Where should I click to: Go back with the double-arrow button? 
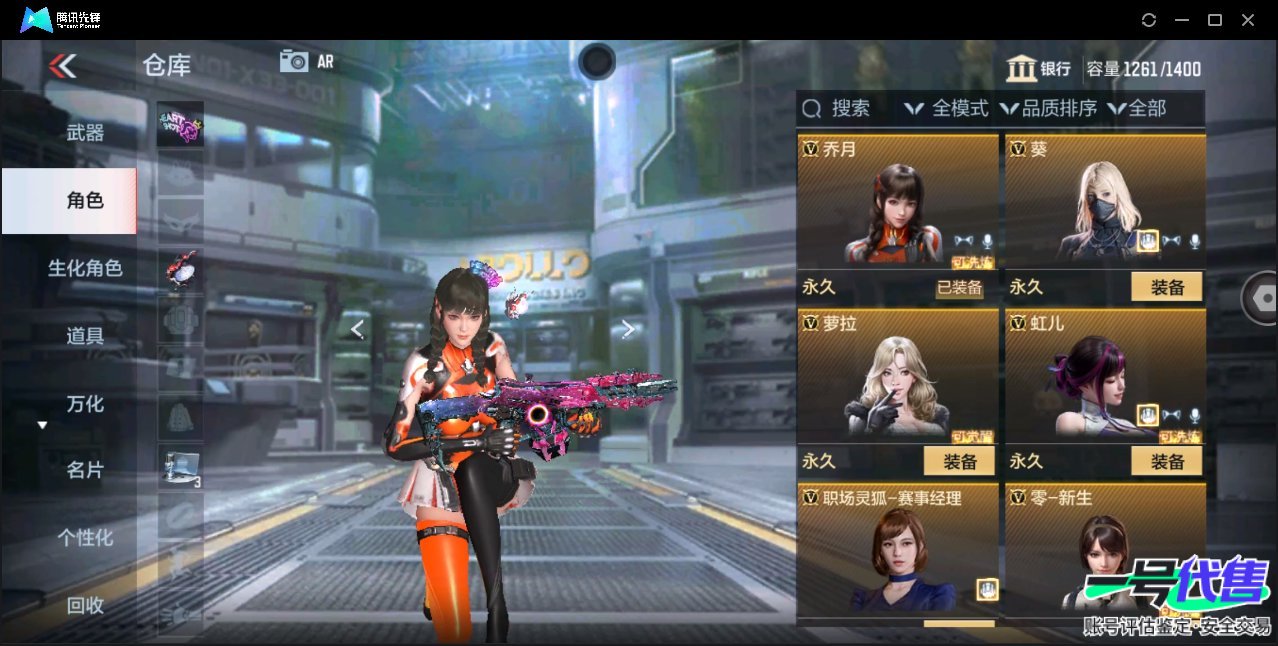62,66
